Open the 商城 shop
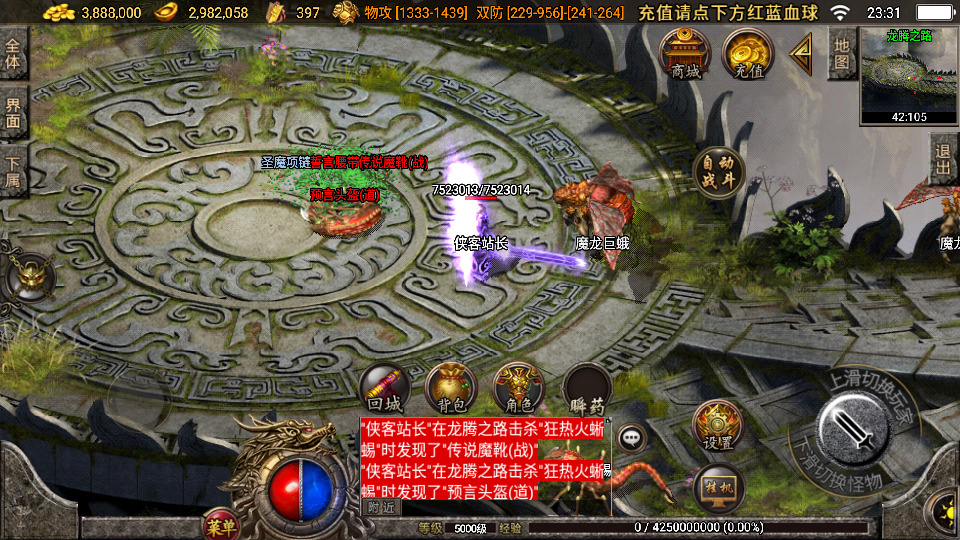Screen dimensions: 960x540 (685, 53)
